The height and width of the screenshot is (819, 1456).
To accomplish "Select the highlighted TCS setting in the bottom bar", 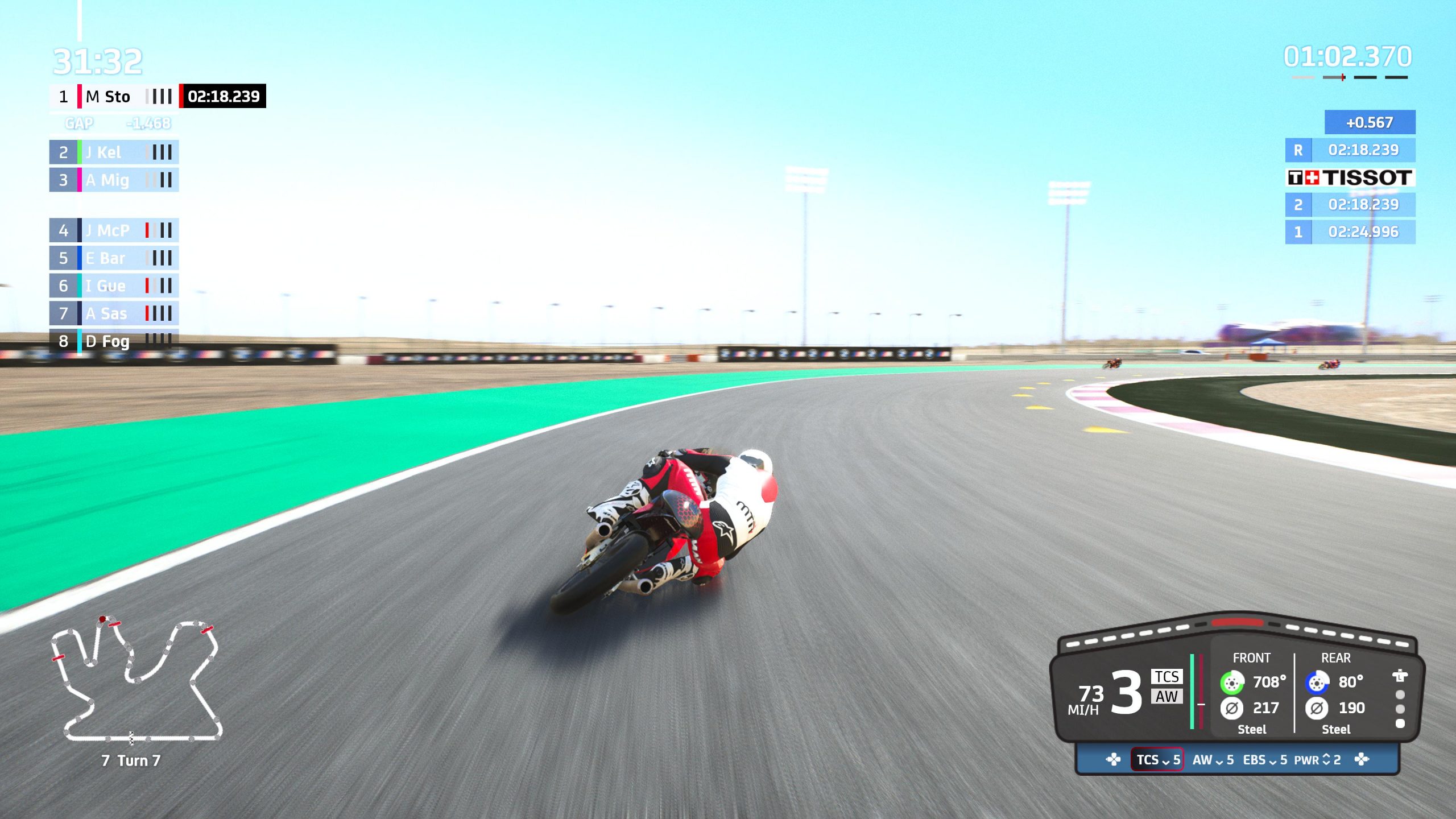I will [x=1156, y=760].
